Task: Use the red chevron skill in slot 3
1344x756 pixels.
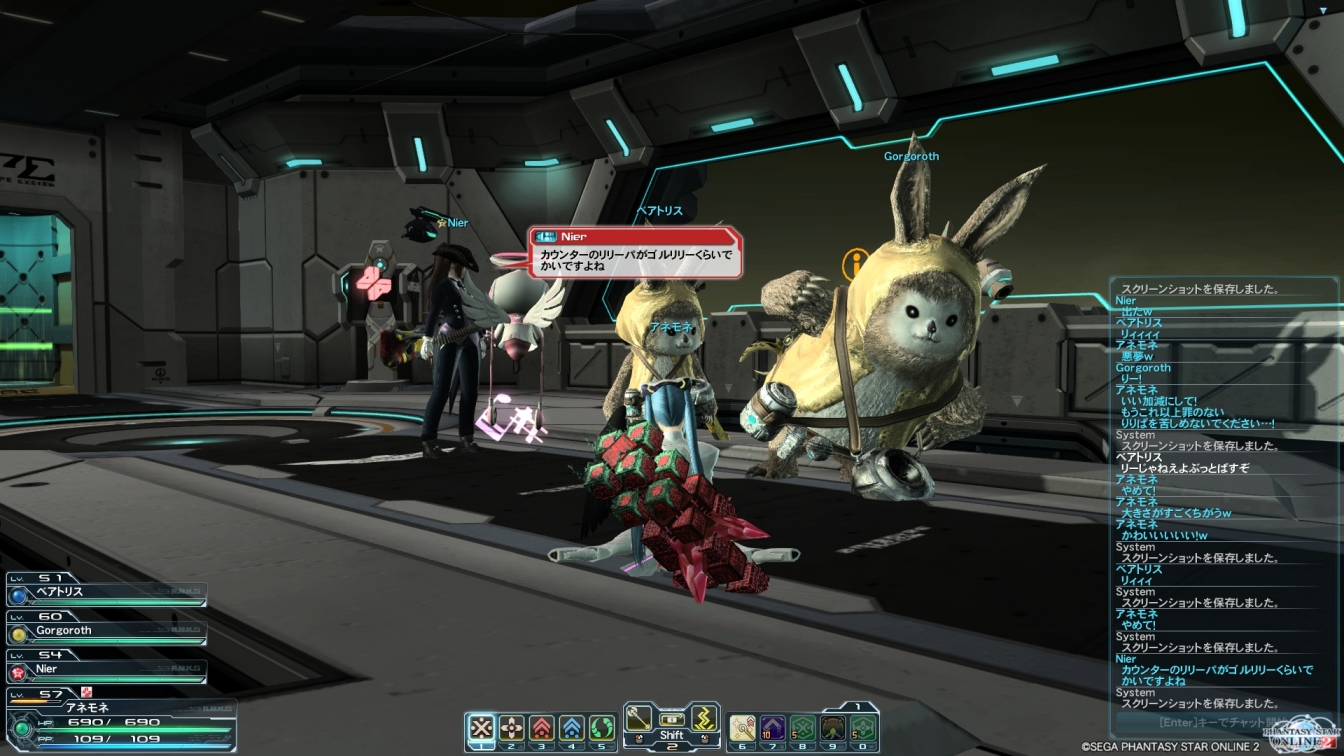Action: click(541, 728)
